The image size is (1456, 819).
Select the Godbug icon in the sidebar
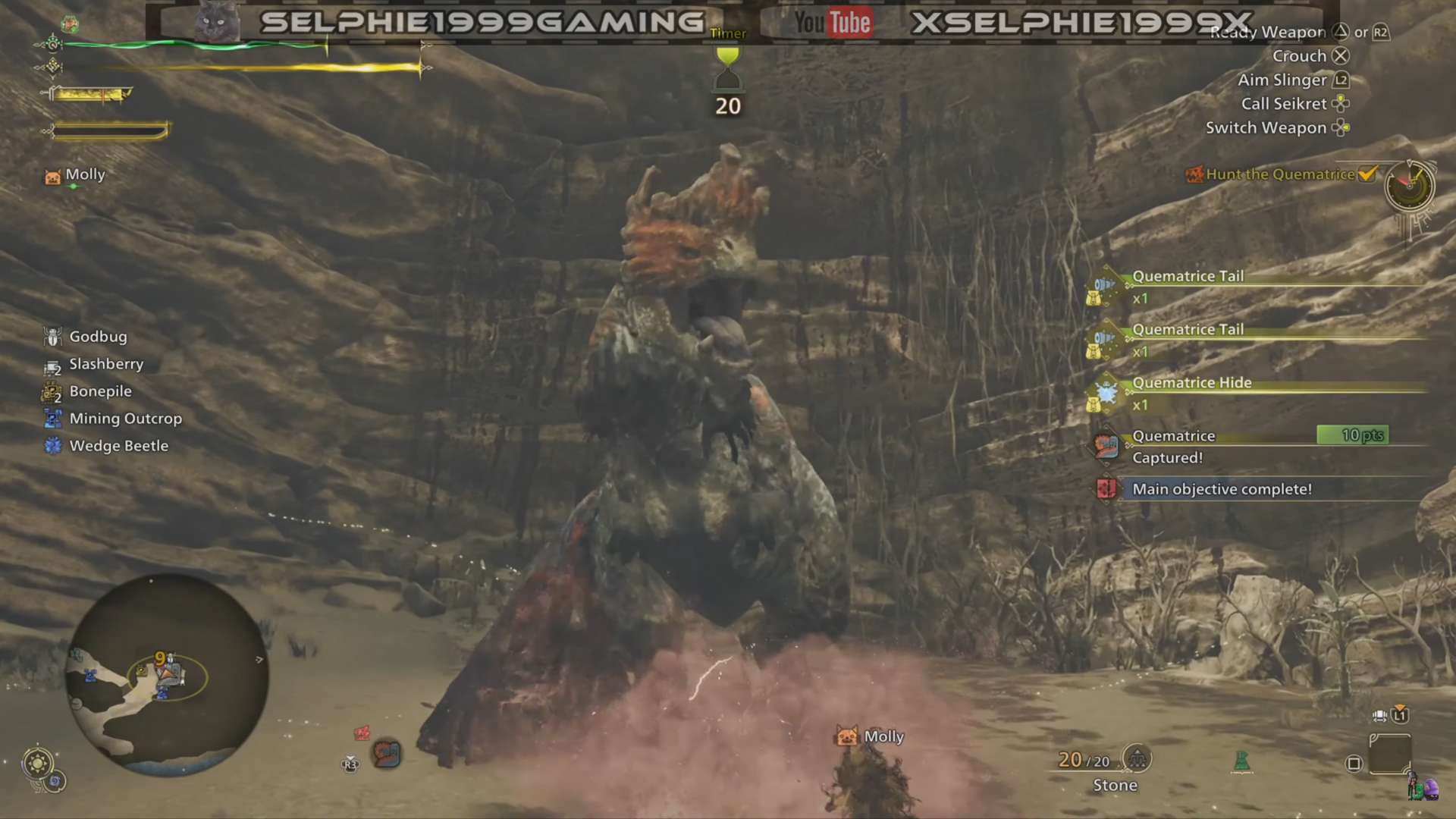point(52,337)
